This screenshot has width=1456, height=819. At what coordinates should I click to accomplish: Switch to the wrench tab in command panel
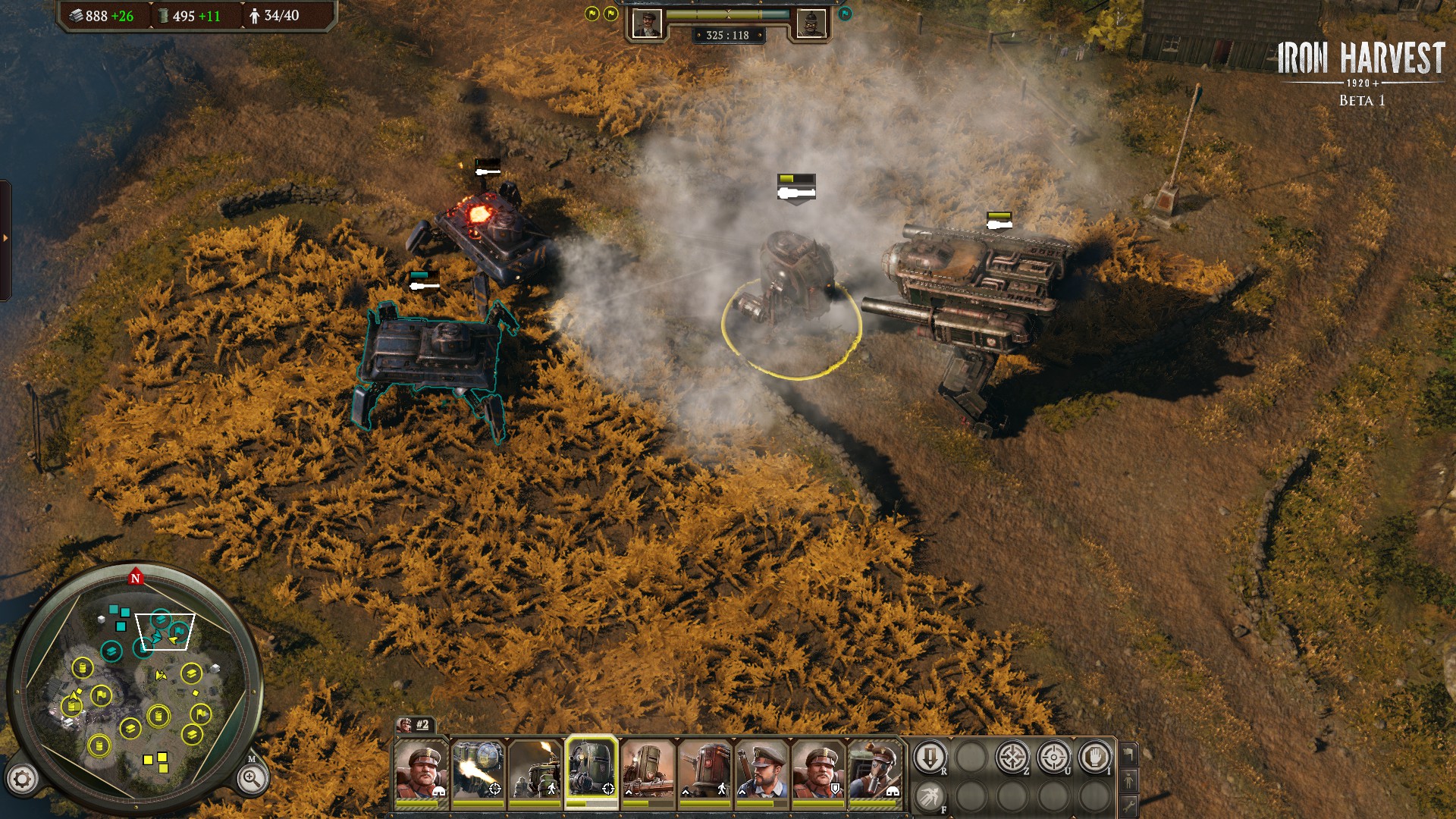pos(1129,805)
